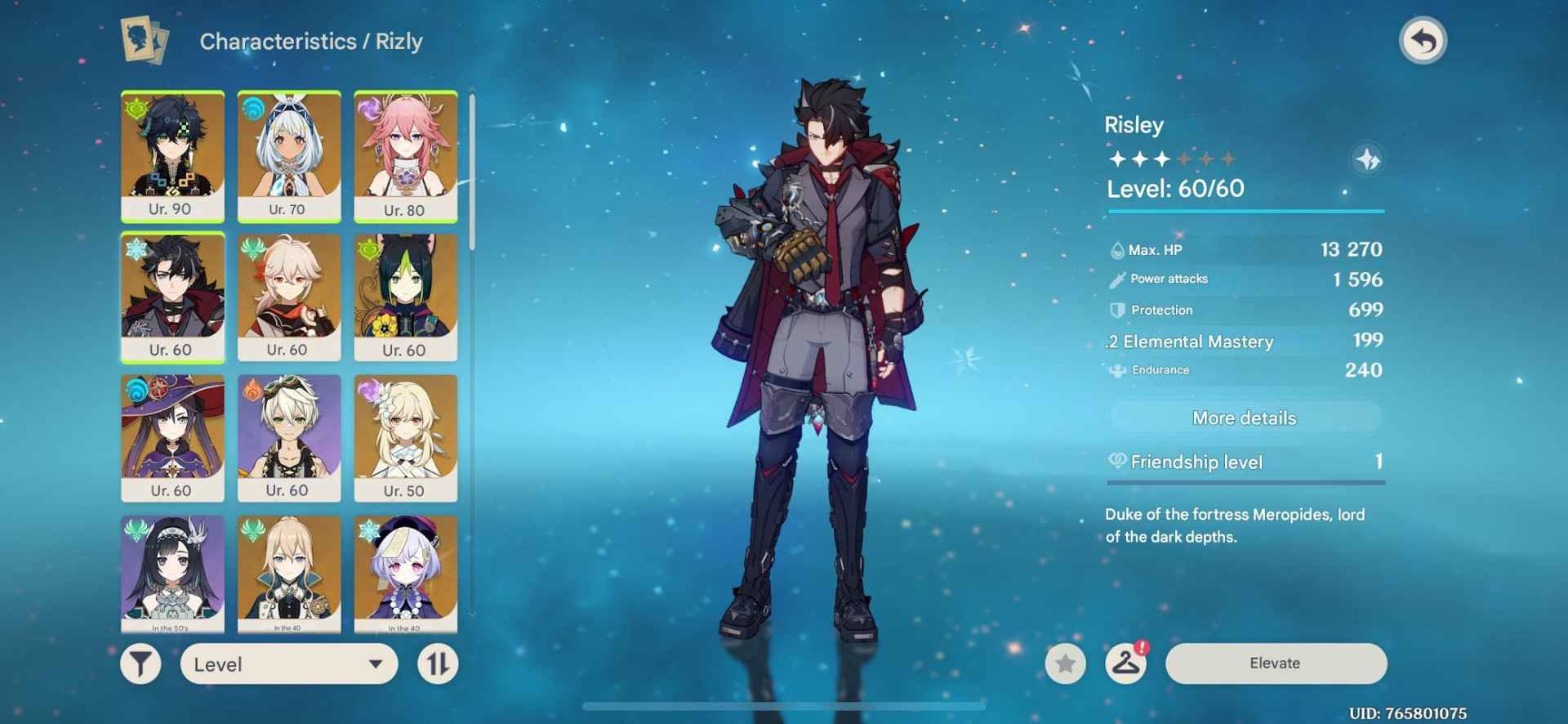Tap the return arrow in top-right corner
Viewport: 1568px width, 724px height.
click(1424, 39)
